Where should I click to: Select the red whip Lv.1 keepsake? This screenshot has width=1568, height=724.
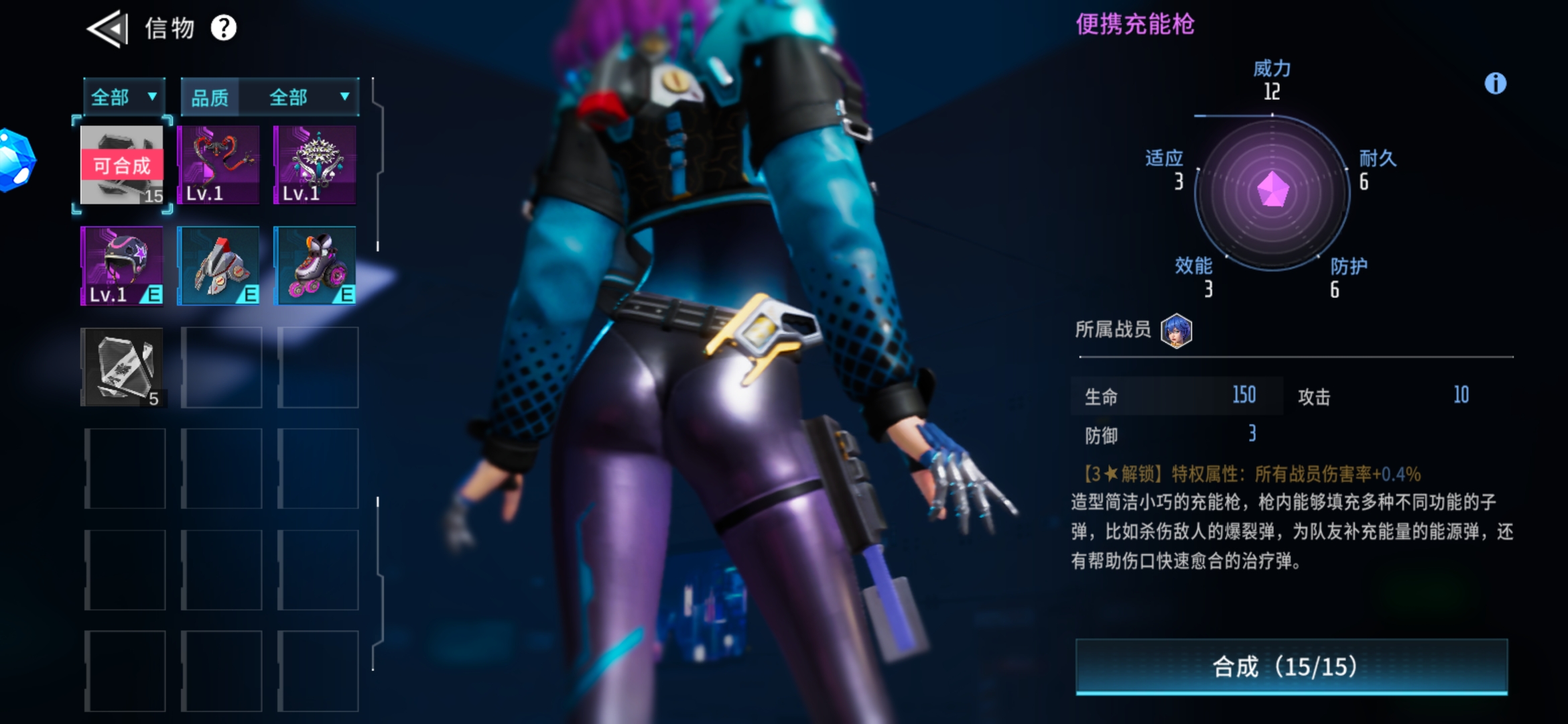click(x=219, y=164)
